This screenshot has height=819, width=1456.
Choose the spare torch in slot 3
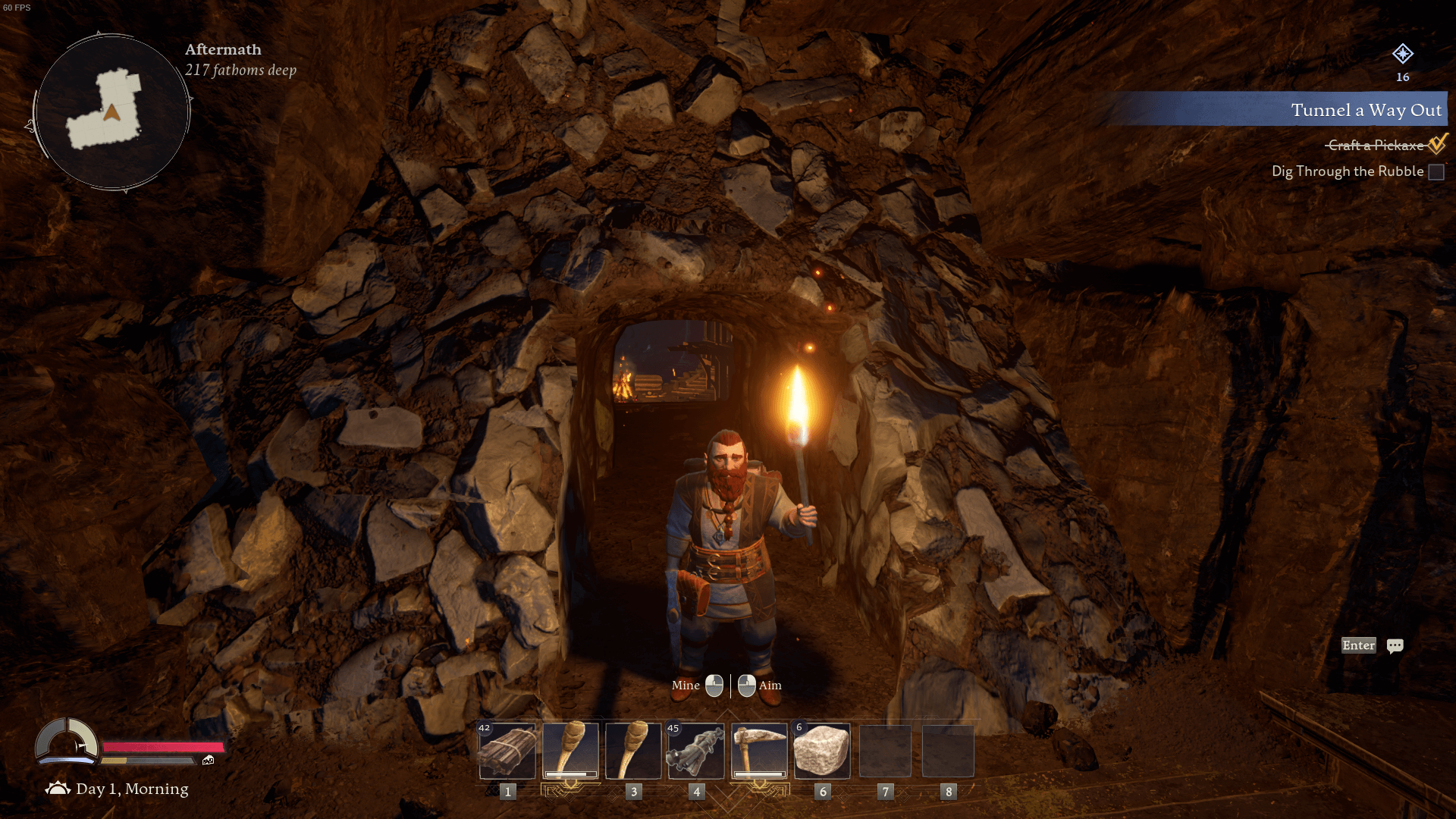(633, 751)
